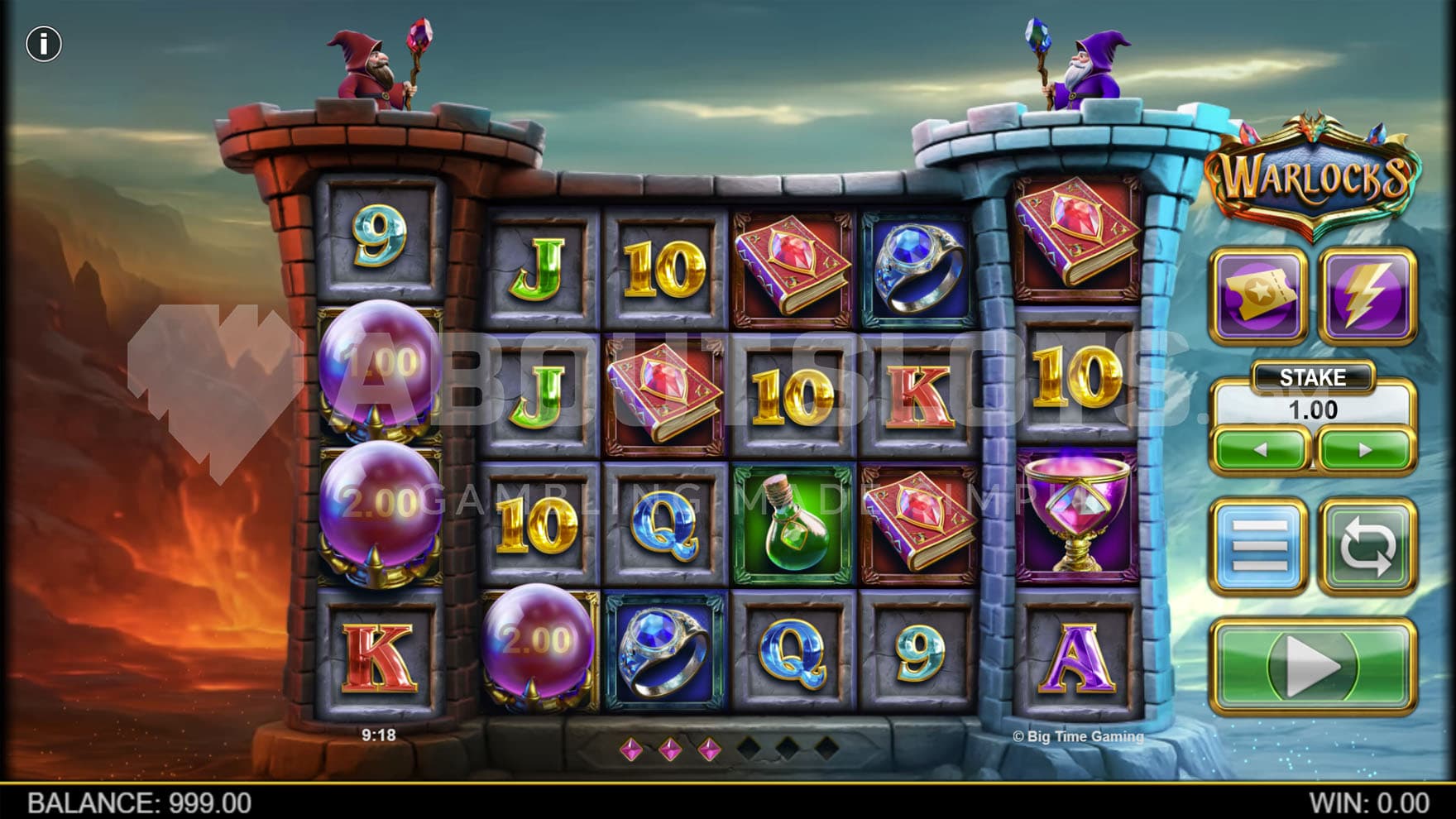Spin the reels with the green play button
This screenshot has height=819, width=1456.
click(x=1312, y=666)
